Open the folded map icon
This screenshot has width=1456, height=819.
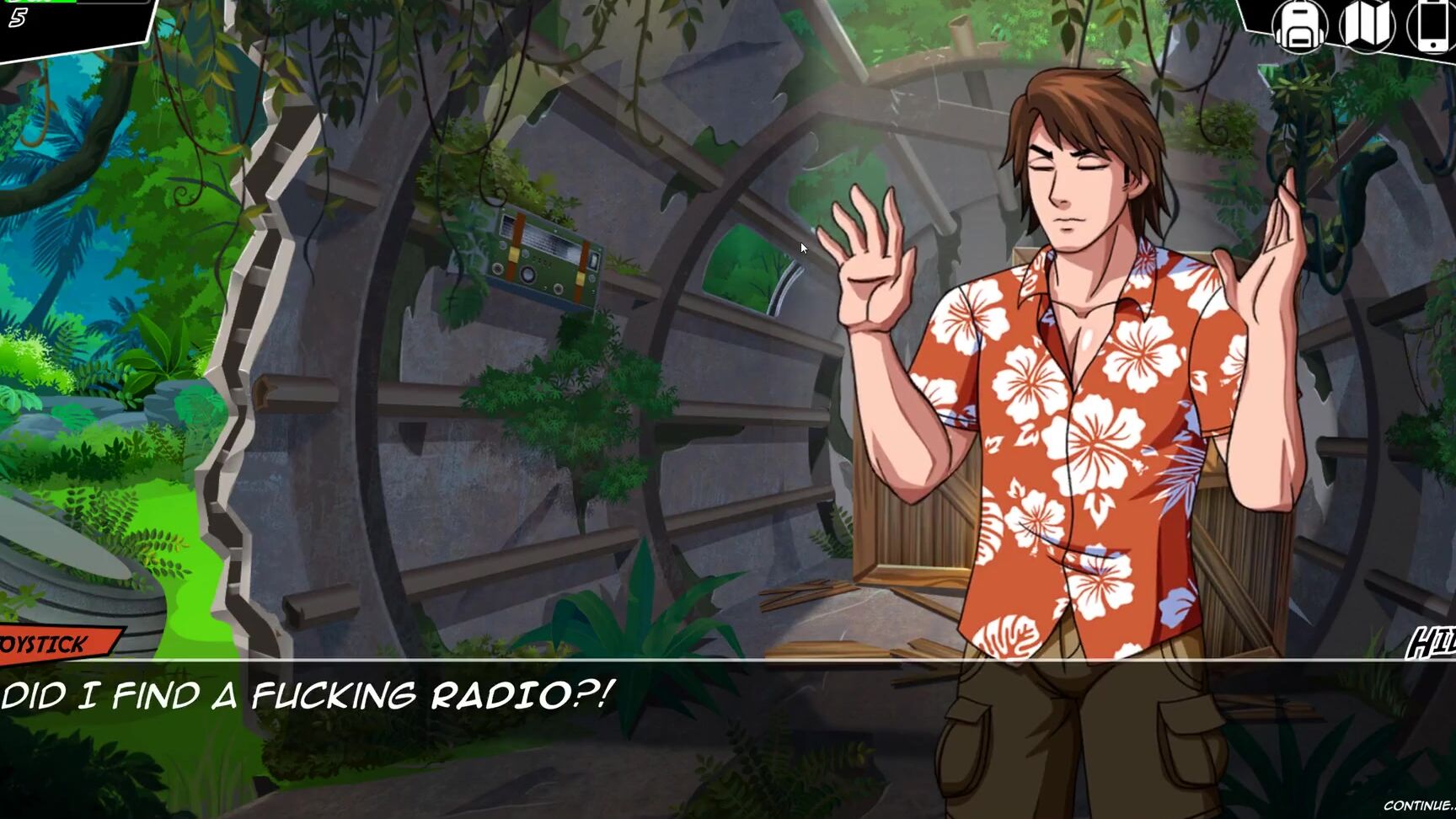pos(1367,27)
